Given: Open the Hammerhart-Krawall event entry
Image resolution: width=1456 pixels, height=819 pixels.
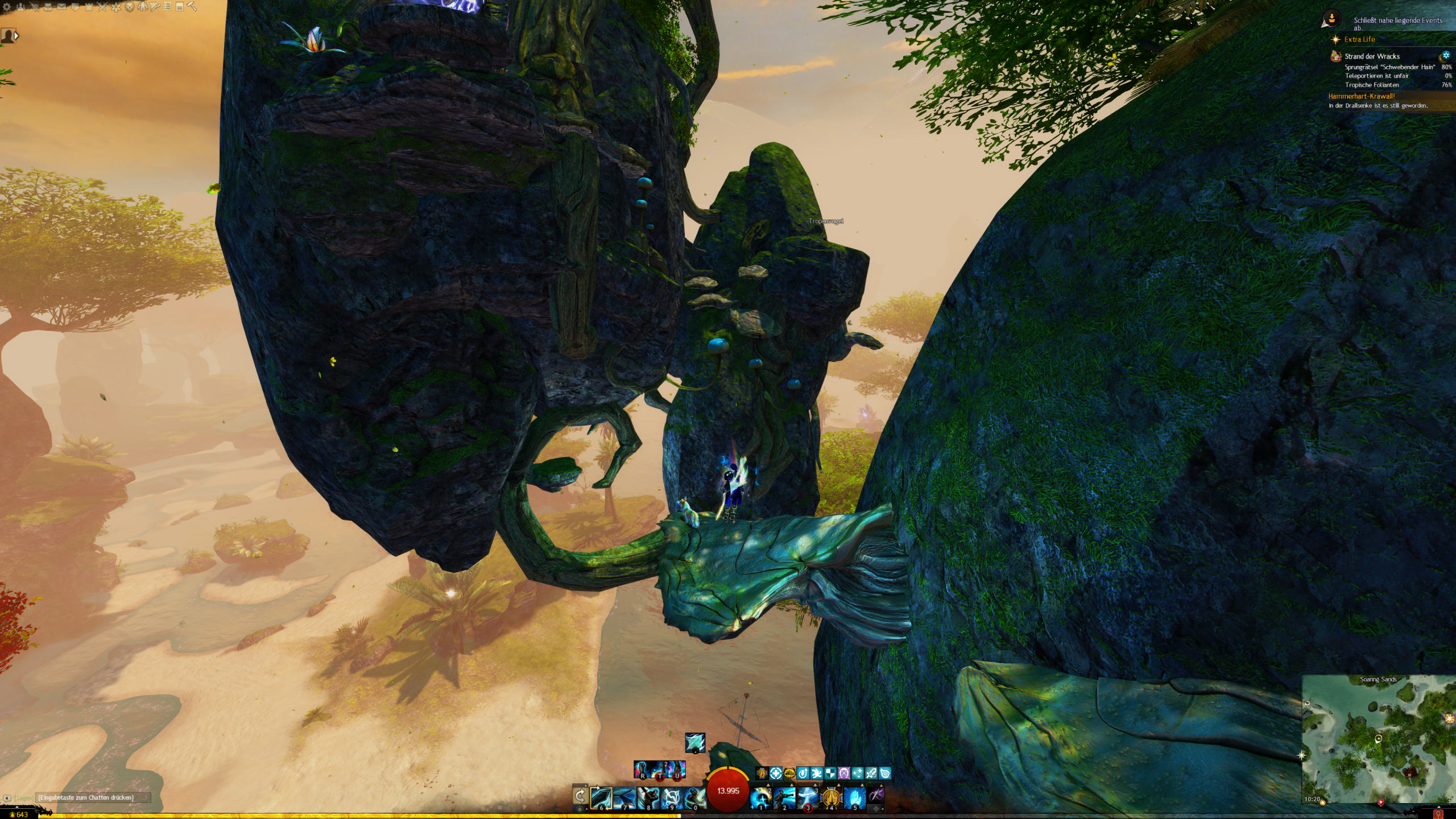Looking at the screenshot, I should coord(1361,96).
